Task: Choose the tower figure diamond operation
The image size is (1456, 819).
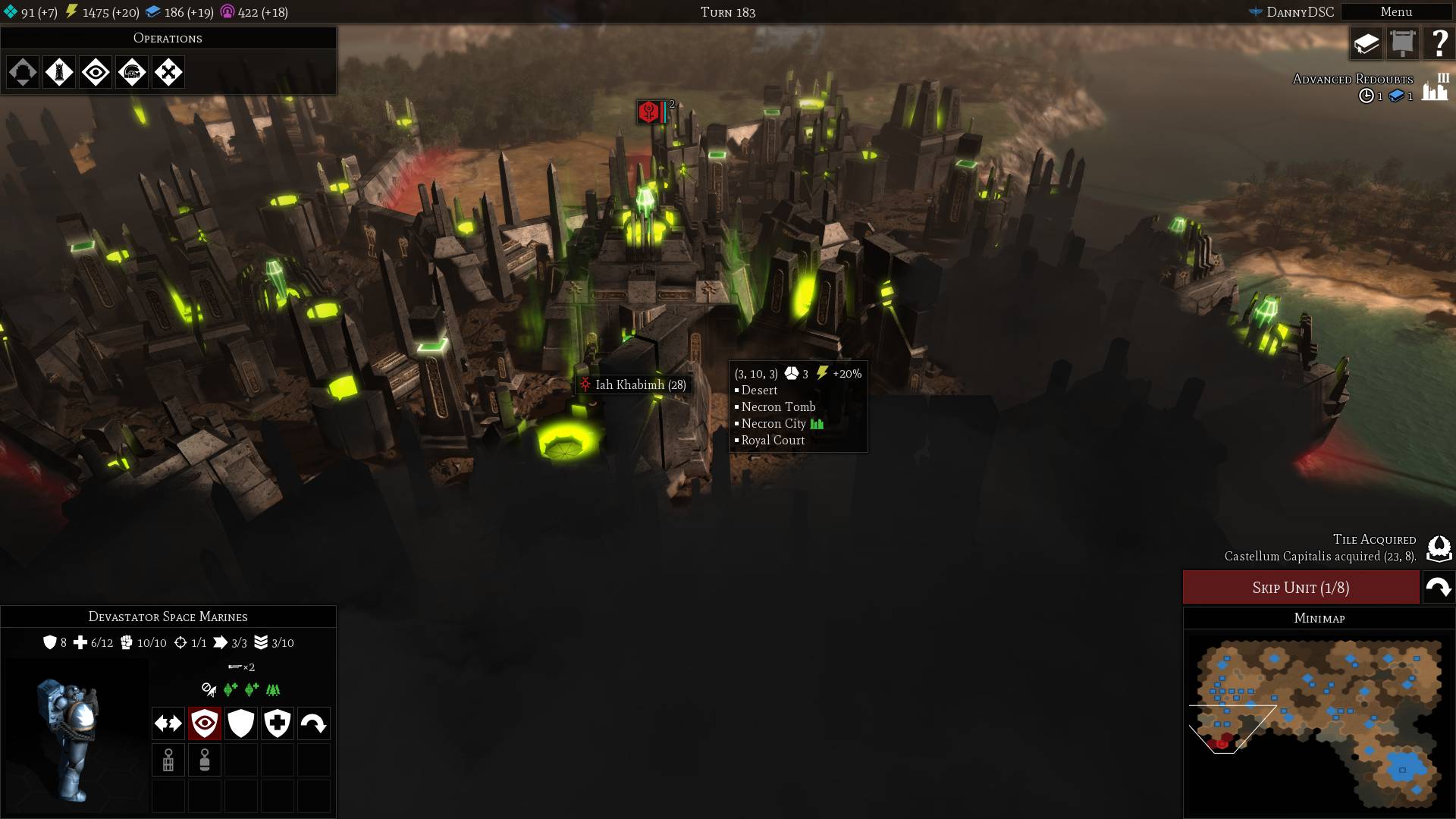Action: click(59, 73)
